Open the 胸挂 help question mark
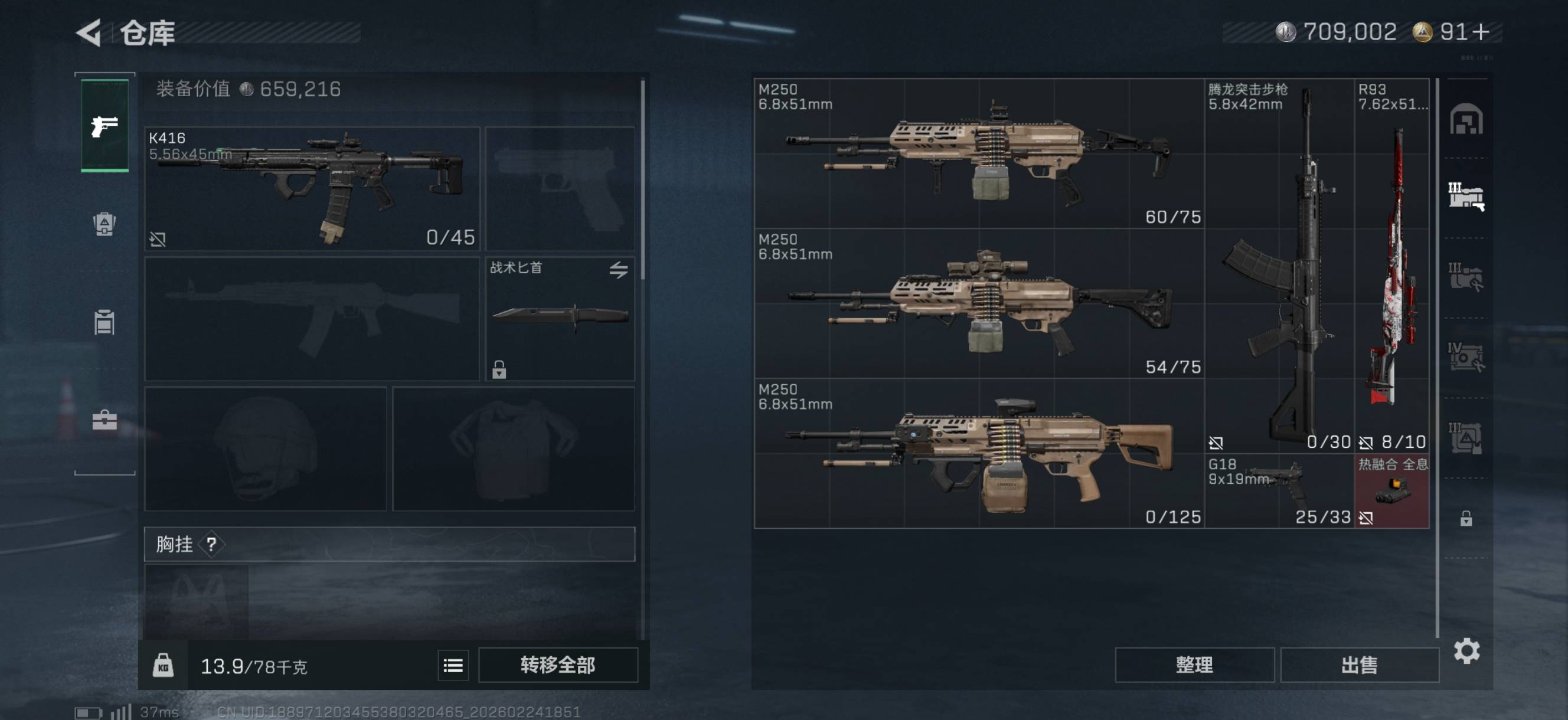This screenshot has height=720, width=1568. pos(211,544)
